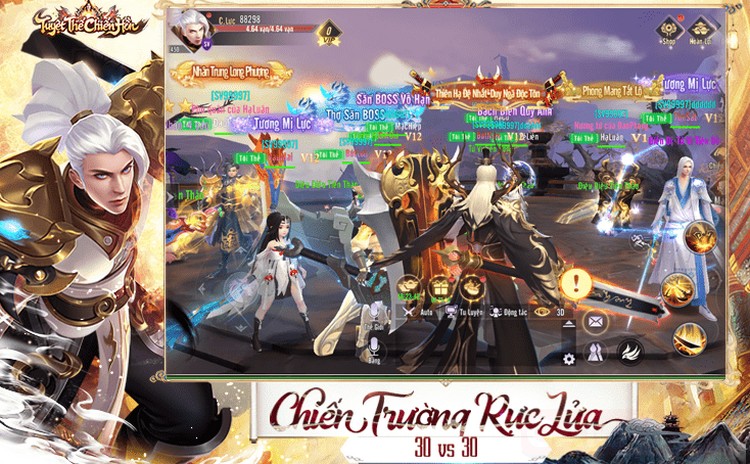Open the VIP badge panel
Screen dimensions: 750x464
[x=329, y=34]
